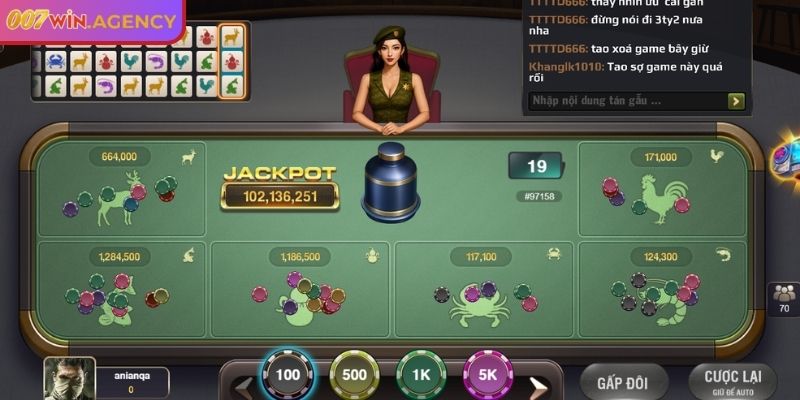
Task: Bet on the shrimp area
Action: pos(664,289)
